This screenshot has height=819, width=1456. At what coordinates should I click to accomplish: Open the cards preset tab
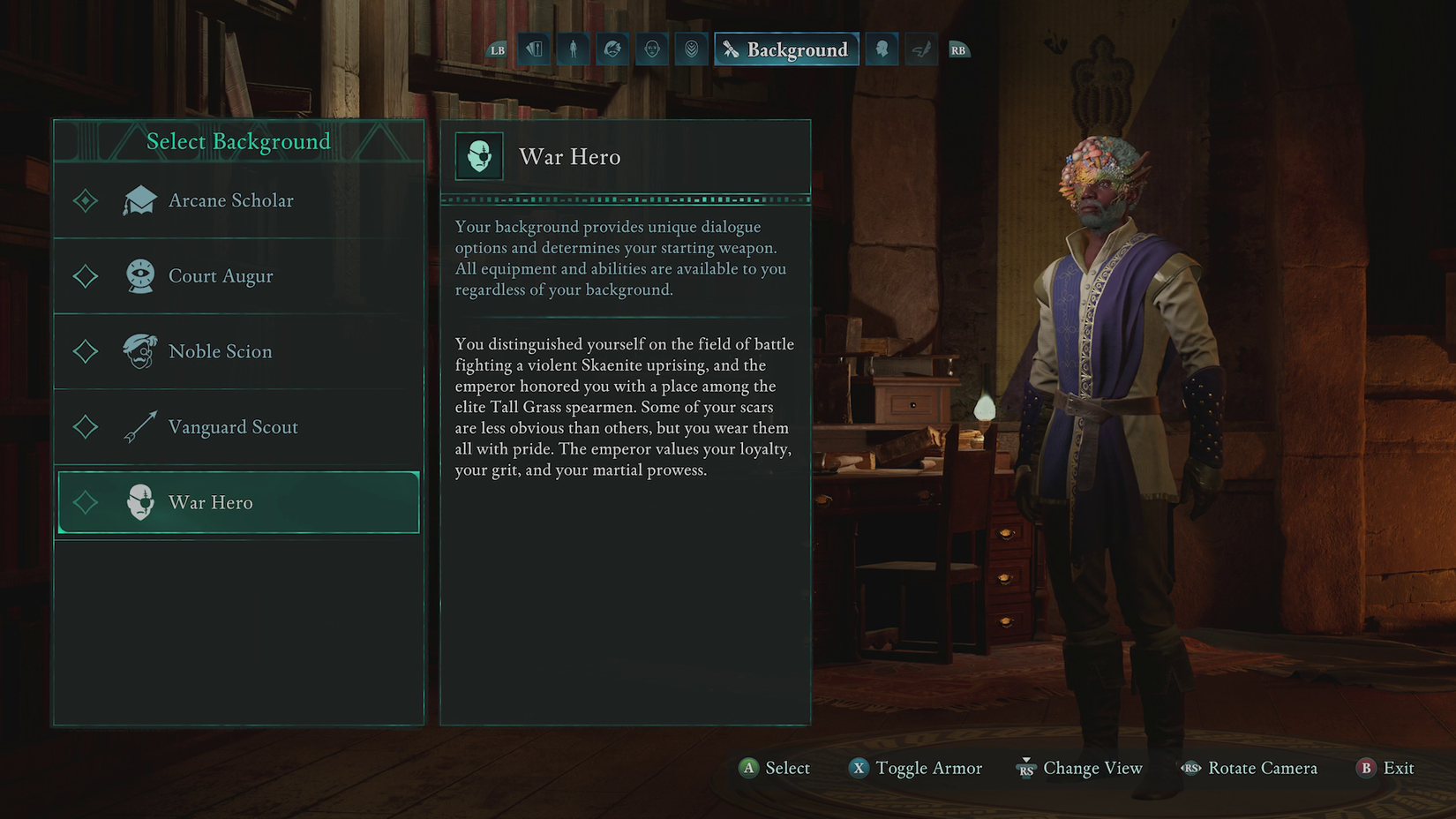pyautogui.click(x=534, y=49)
